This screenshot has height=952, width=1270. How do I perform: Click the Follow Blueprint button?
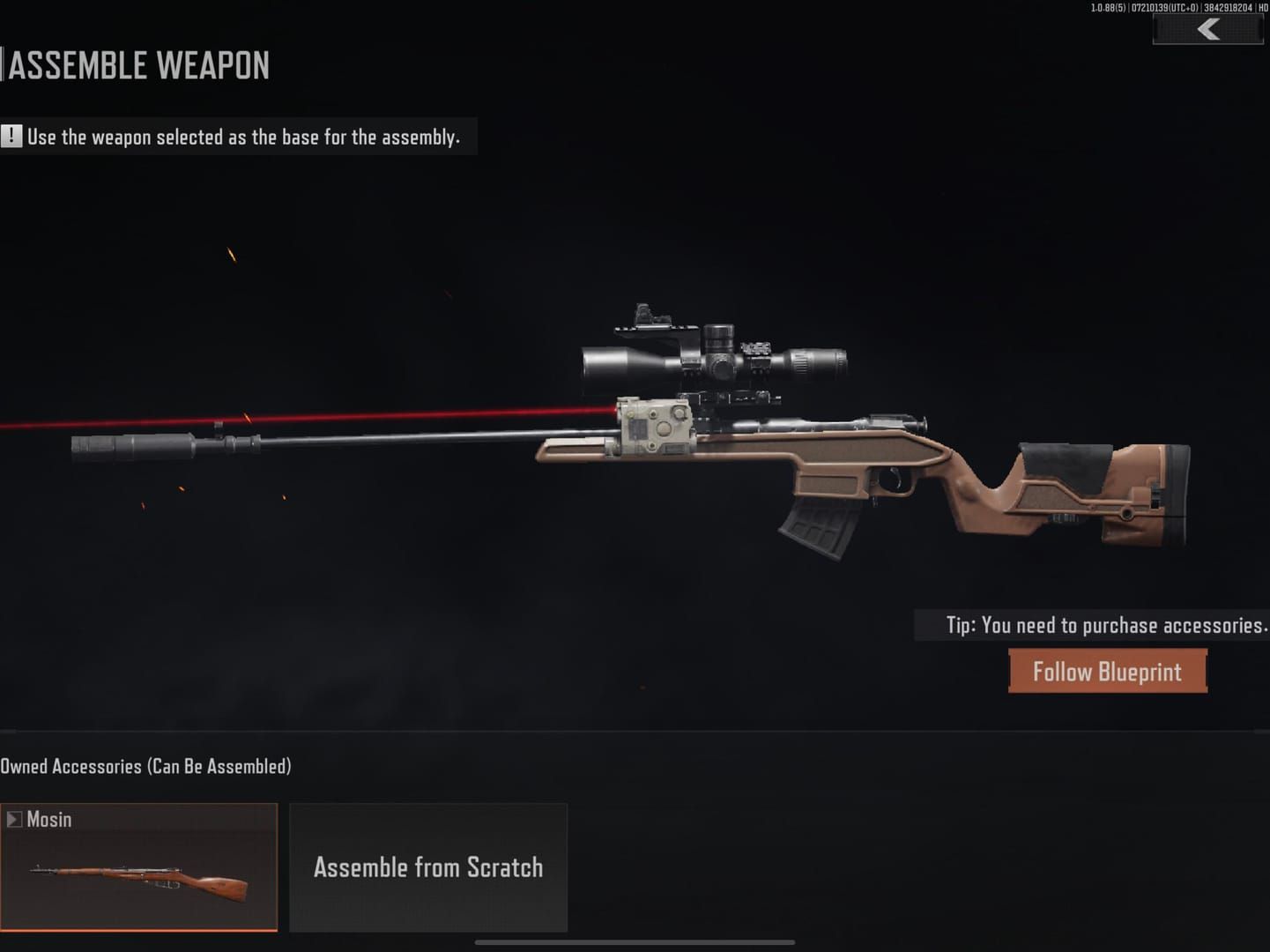click(x=1107, y=671)
